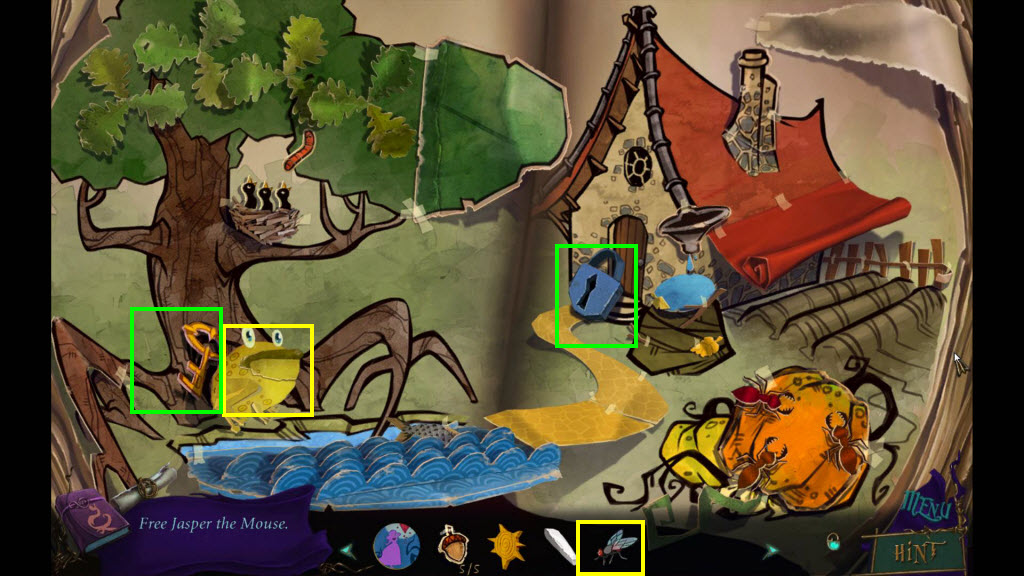This screenshot has width=1024, height=576.
Task: Select the round purple figure token
Action: pyautogui.click(x=396, y=547)
